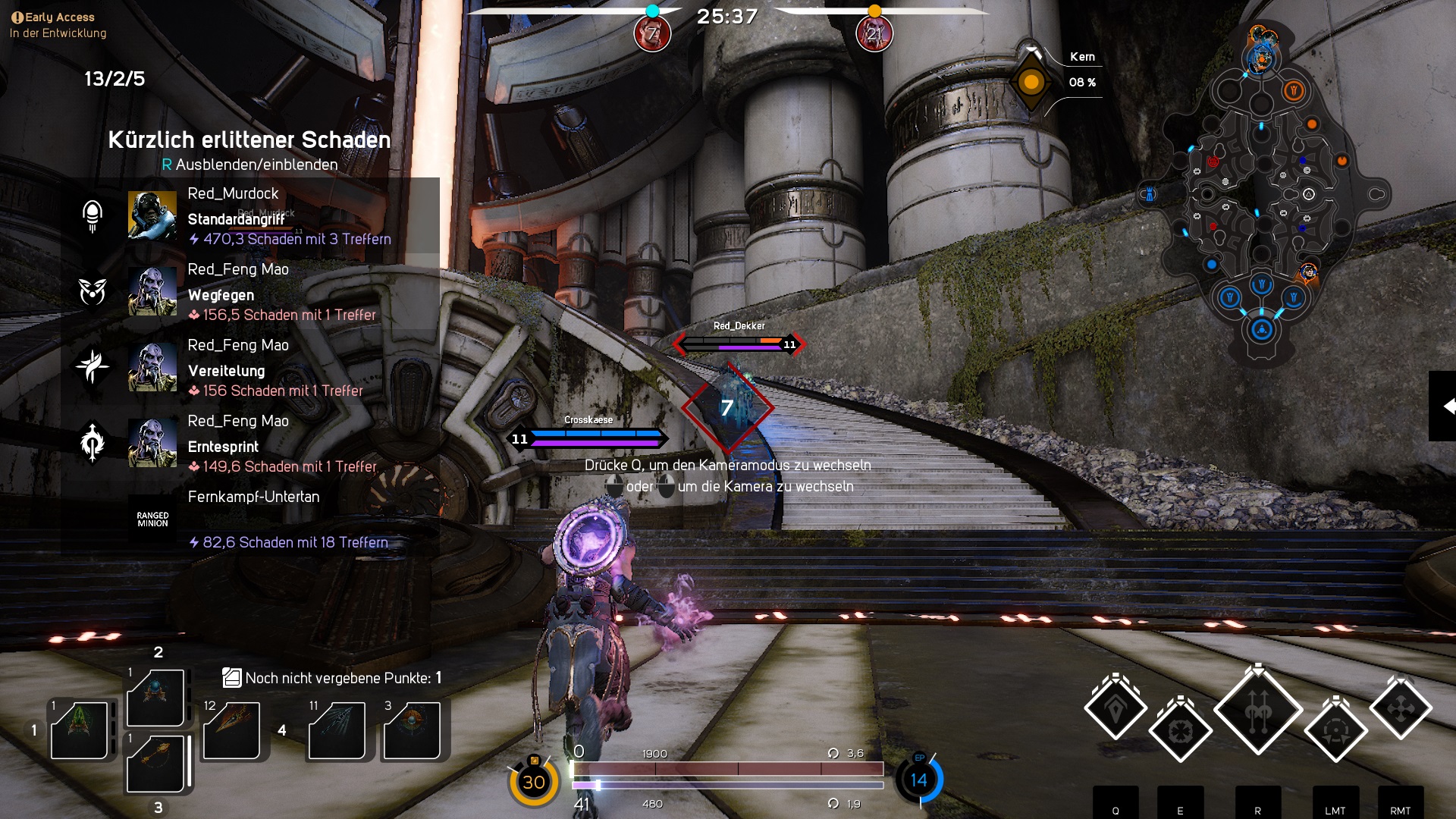Select the green crystal card slot
Viewport: 1456px width, 819px height.
(80, 730)
